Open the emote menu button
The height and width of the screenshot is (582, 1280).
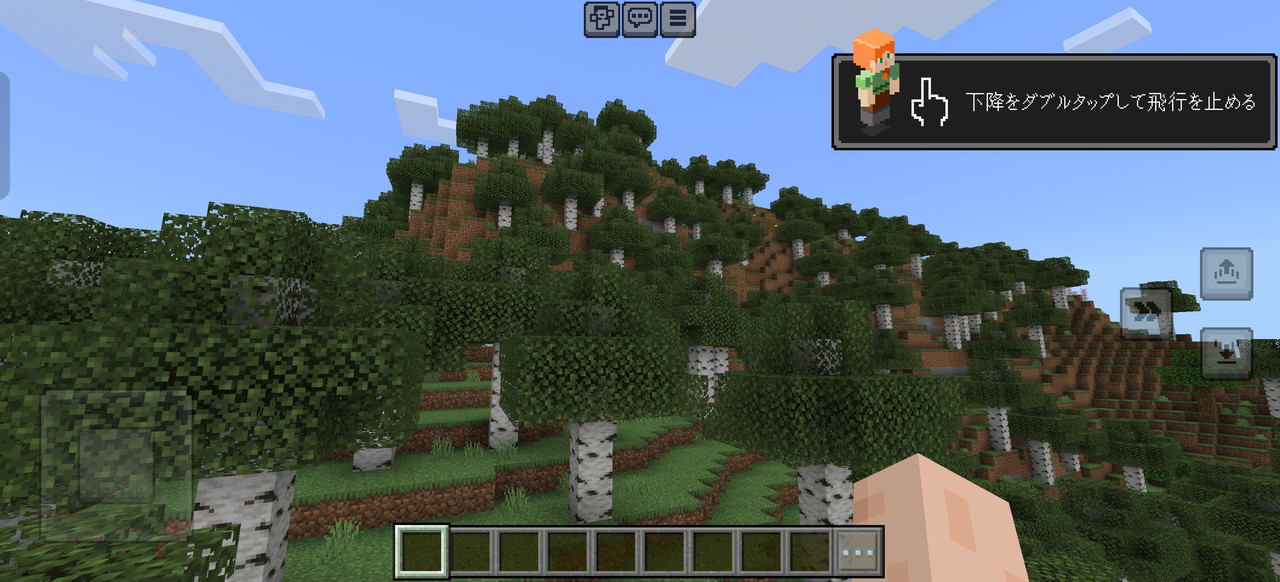pos(602,19)
